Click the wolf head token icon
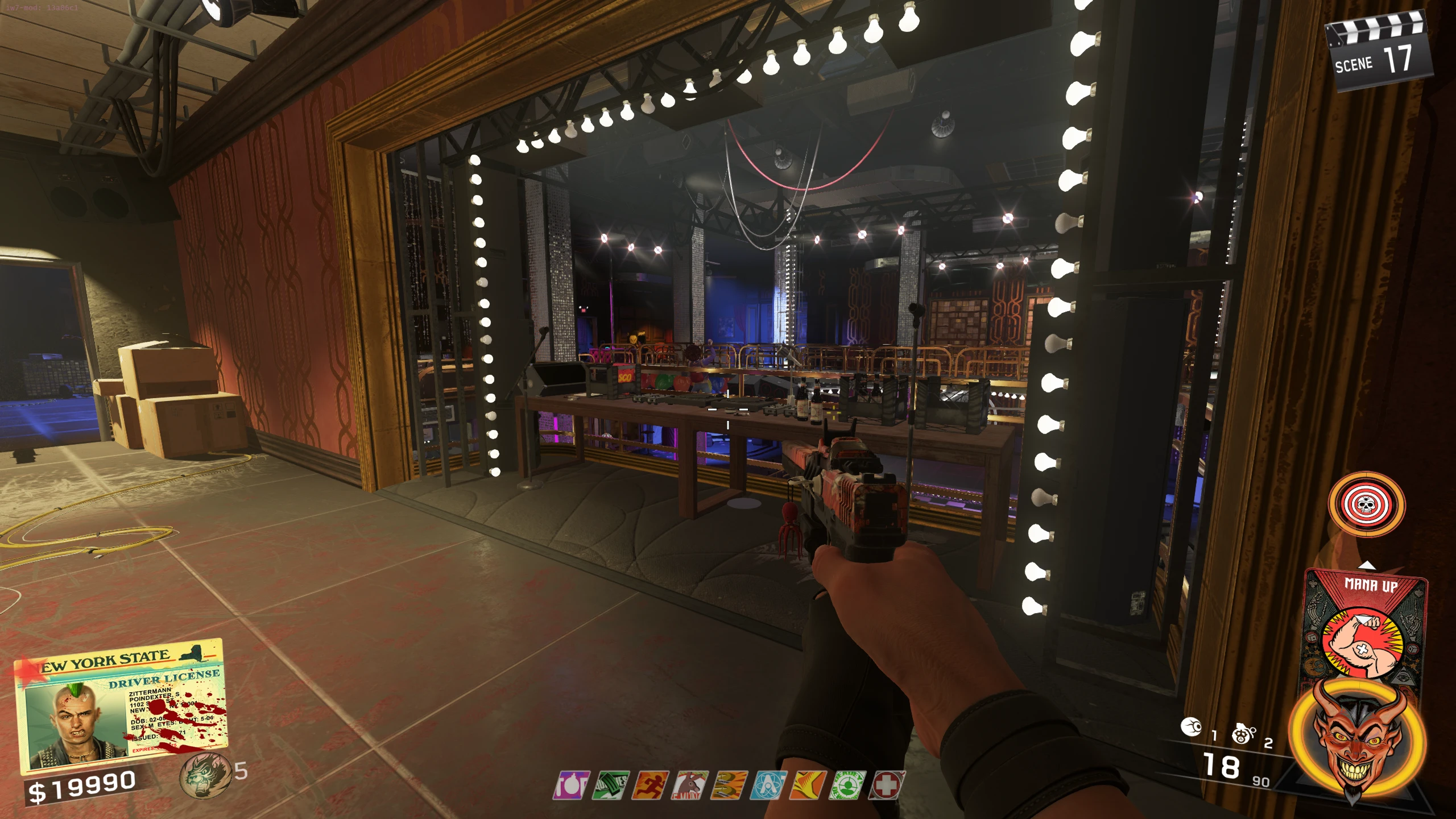 coord(204,774)
